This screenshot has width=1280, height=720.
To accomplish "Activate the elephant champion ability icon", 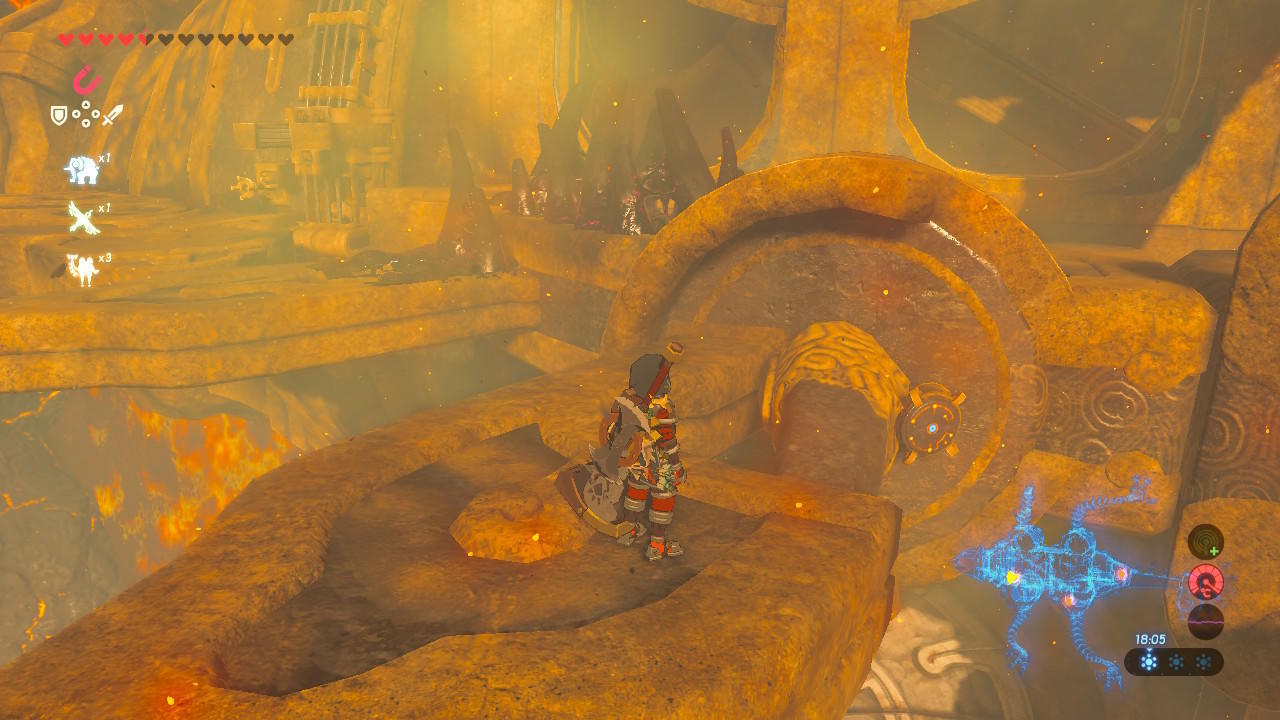I will tap(82, 169).
